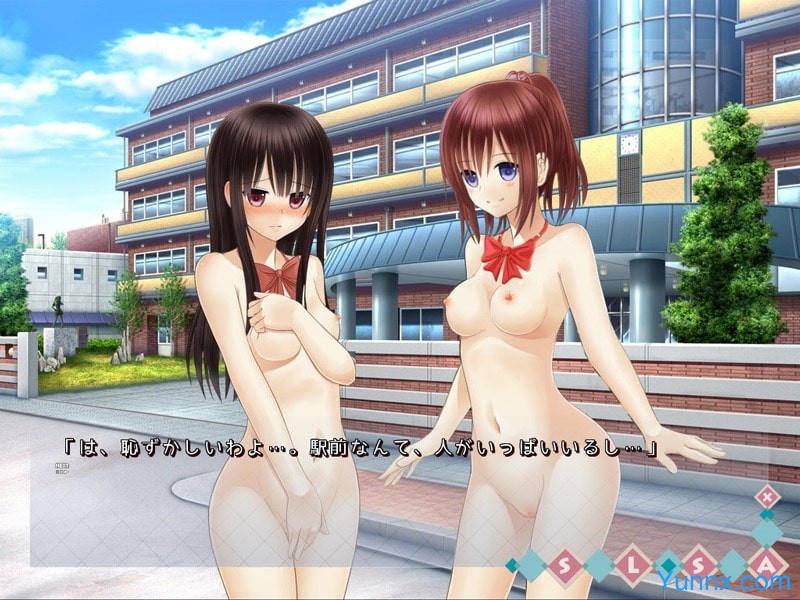Hide the text box with the X diamond

766,496
